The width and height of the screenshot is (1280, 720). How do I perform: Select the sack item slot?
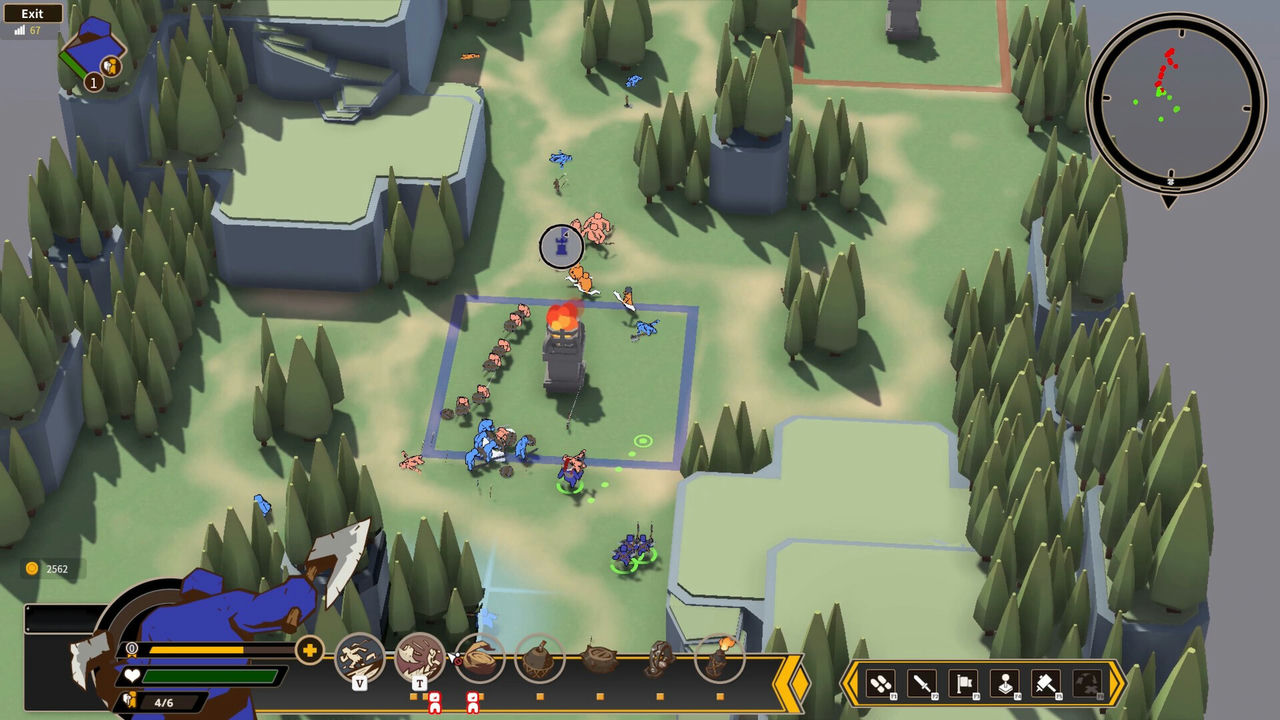[x=480, y=658]
